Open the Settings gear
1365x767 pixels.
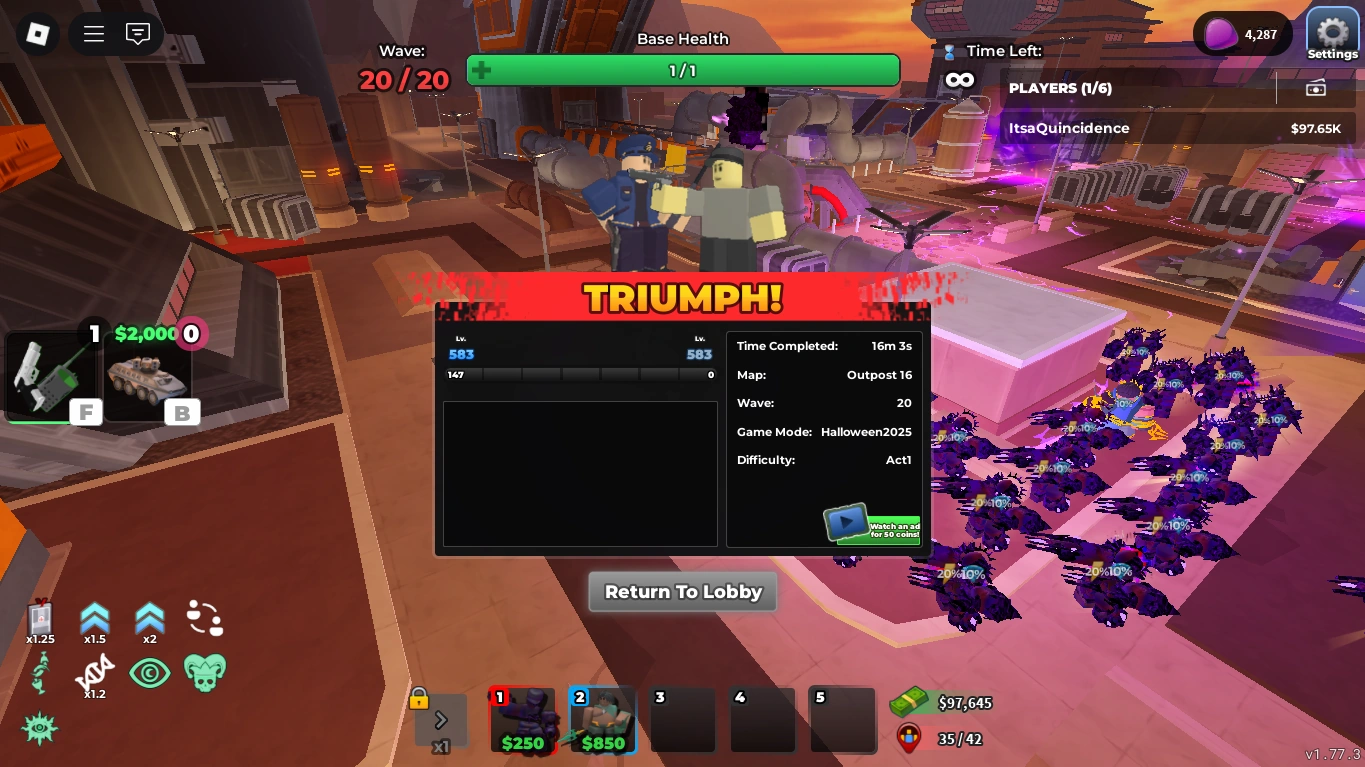[x=1331, y=33]
